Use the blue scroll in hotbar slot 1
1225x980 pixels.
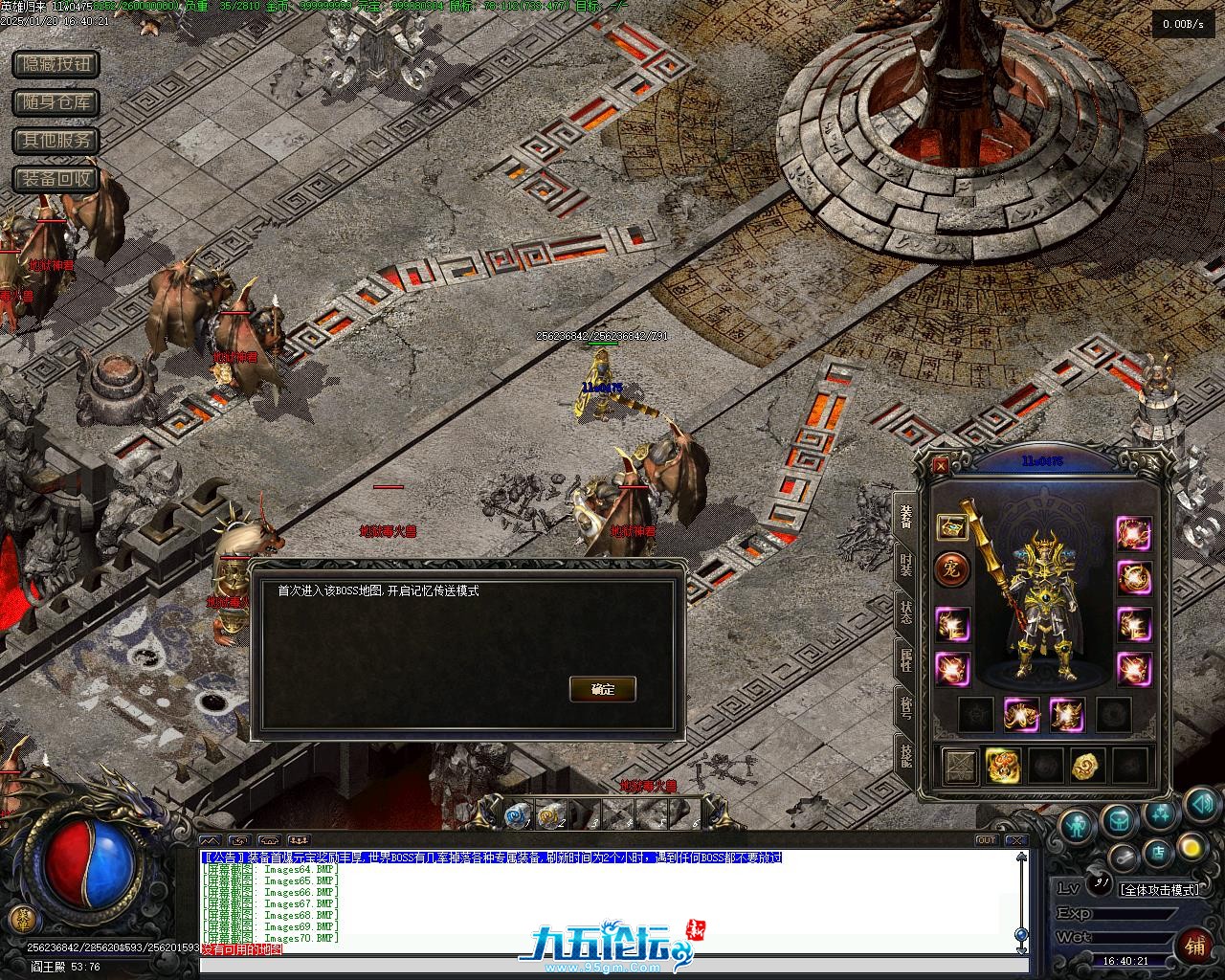coord(517,814)
